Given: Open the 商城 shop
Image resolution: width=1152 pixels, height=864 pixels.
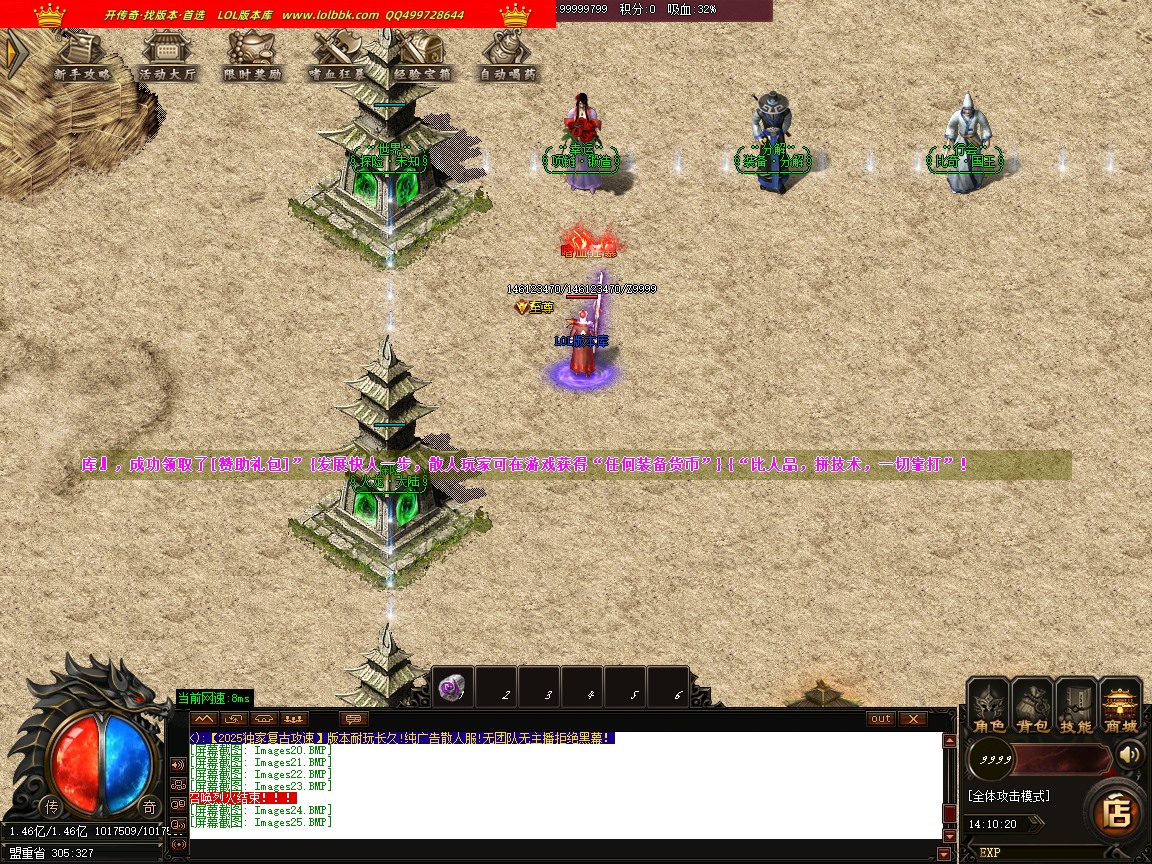Looking at the screenshot, I should [x=1121, y=706].
